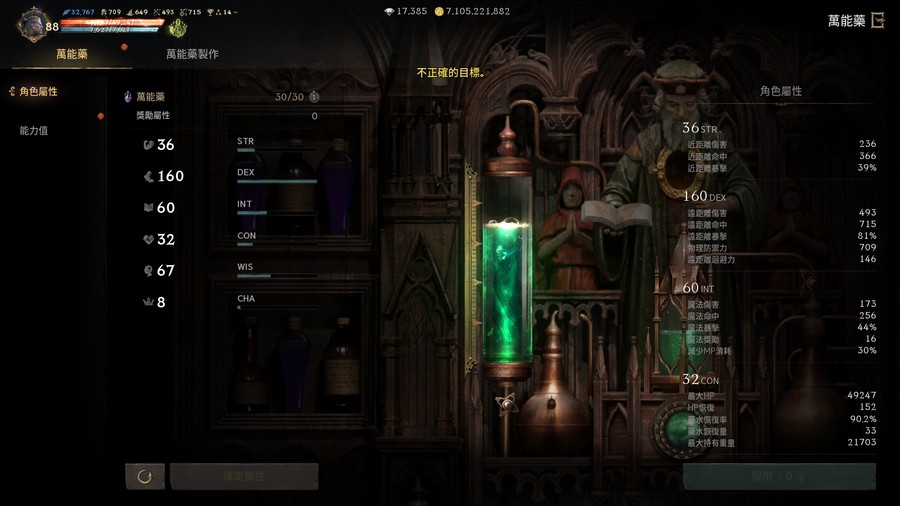Open the 萬能藥製作 crafting tab
The image size is (900, 506).
(192, 54)
